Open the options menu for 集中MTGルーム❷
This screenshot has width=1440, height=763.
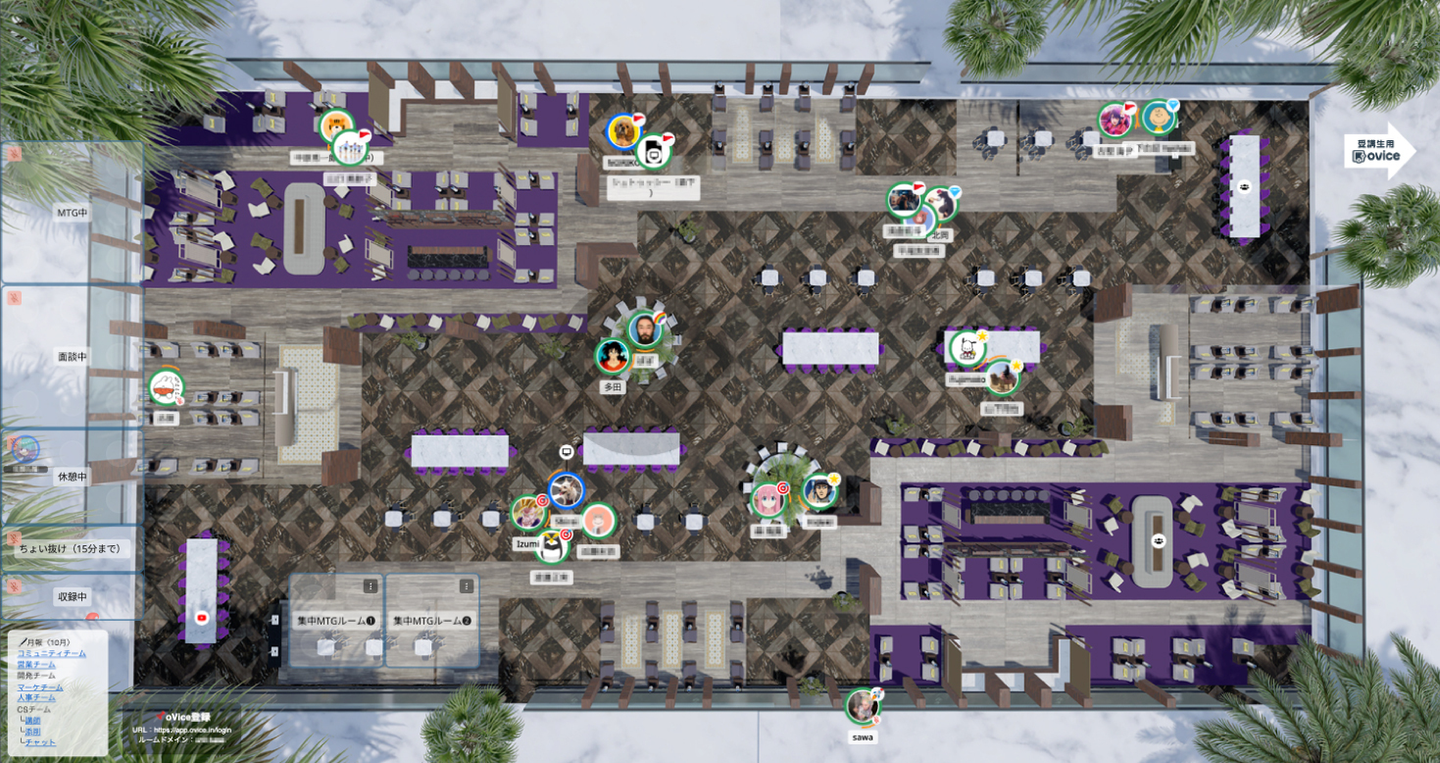[x=466, y=587]
